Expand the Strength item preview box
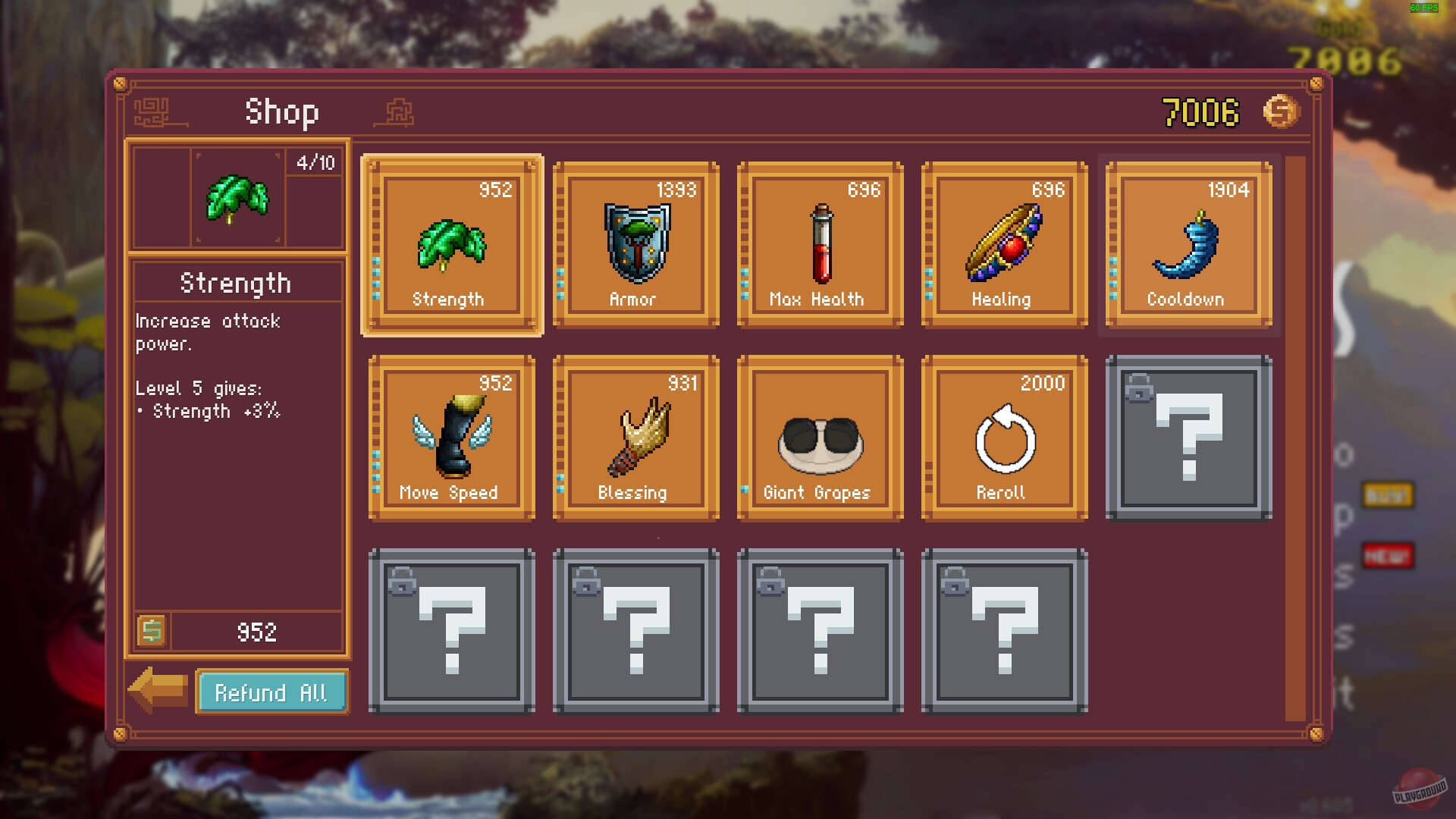This screenshot has height=819, width=1456. [237, 197]
